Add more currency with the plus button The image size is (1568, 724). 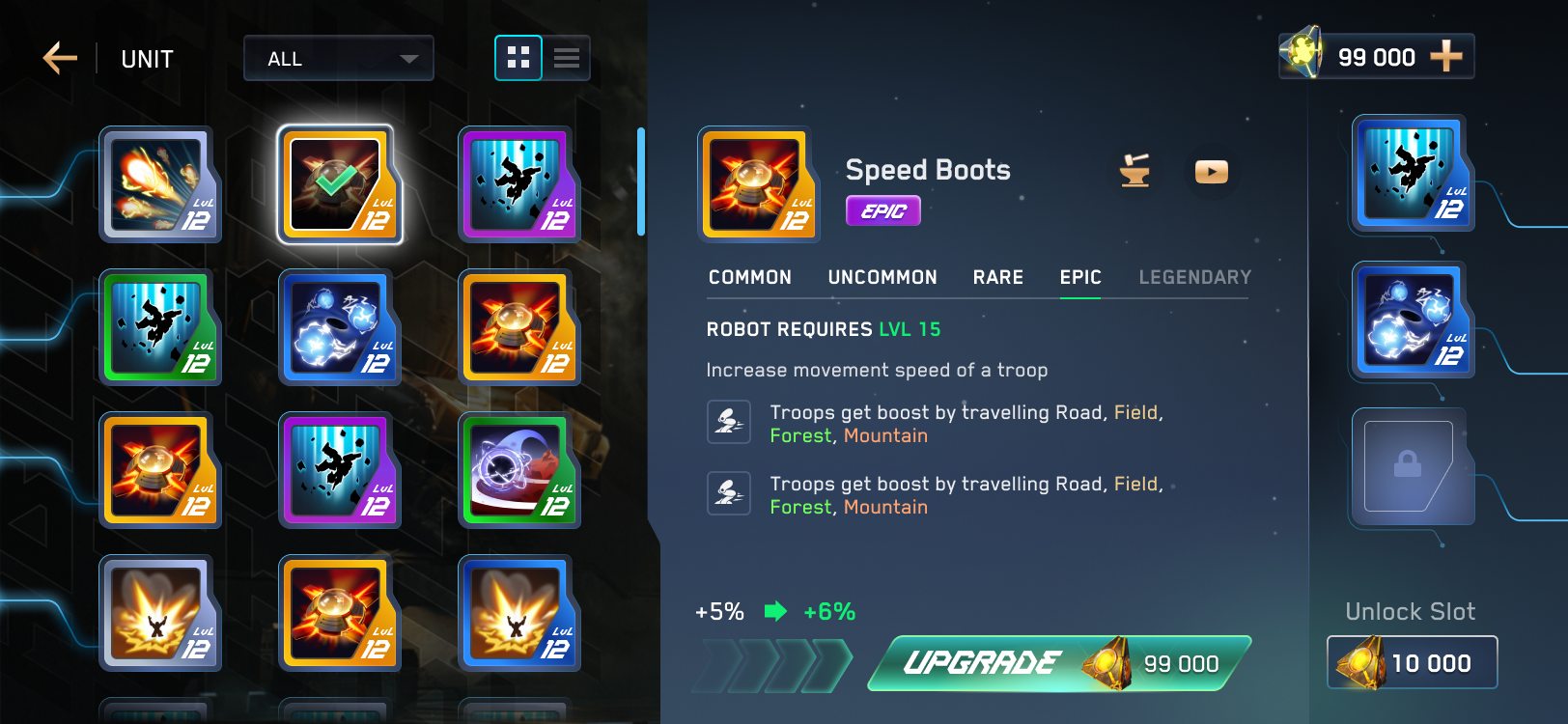pos(1445,57)
